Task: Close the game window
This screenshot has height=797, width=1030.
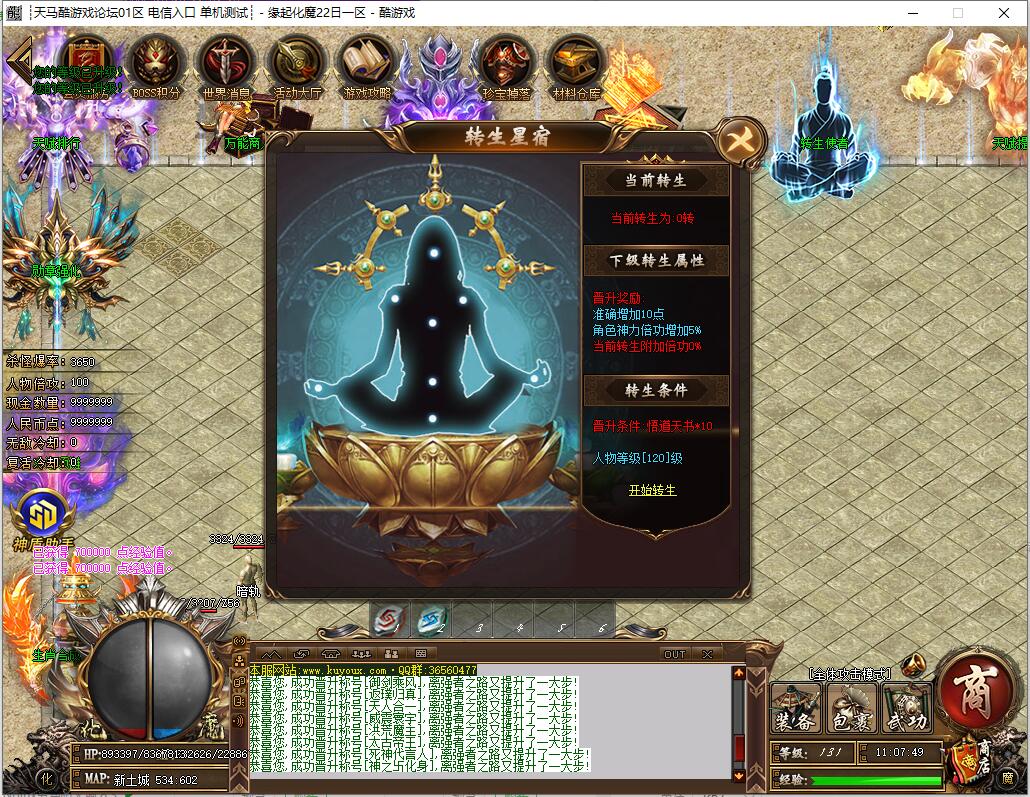Action: tap(1004, 13)
